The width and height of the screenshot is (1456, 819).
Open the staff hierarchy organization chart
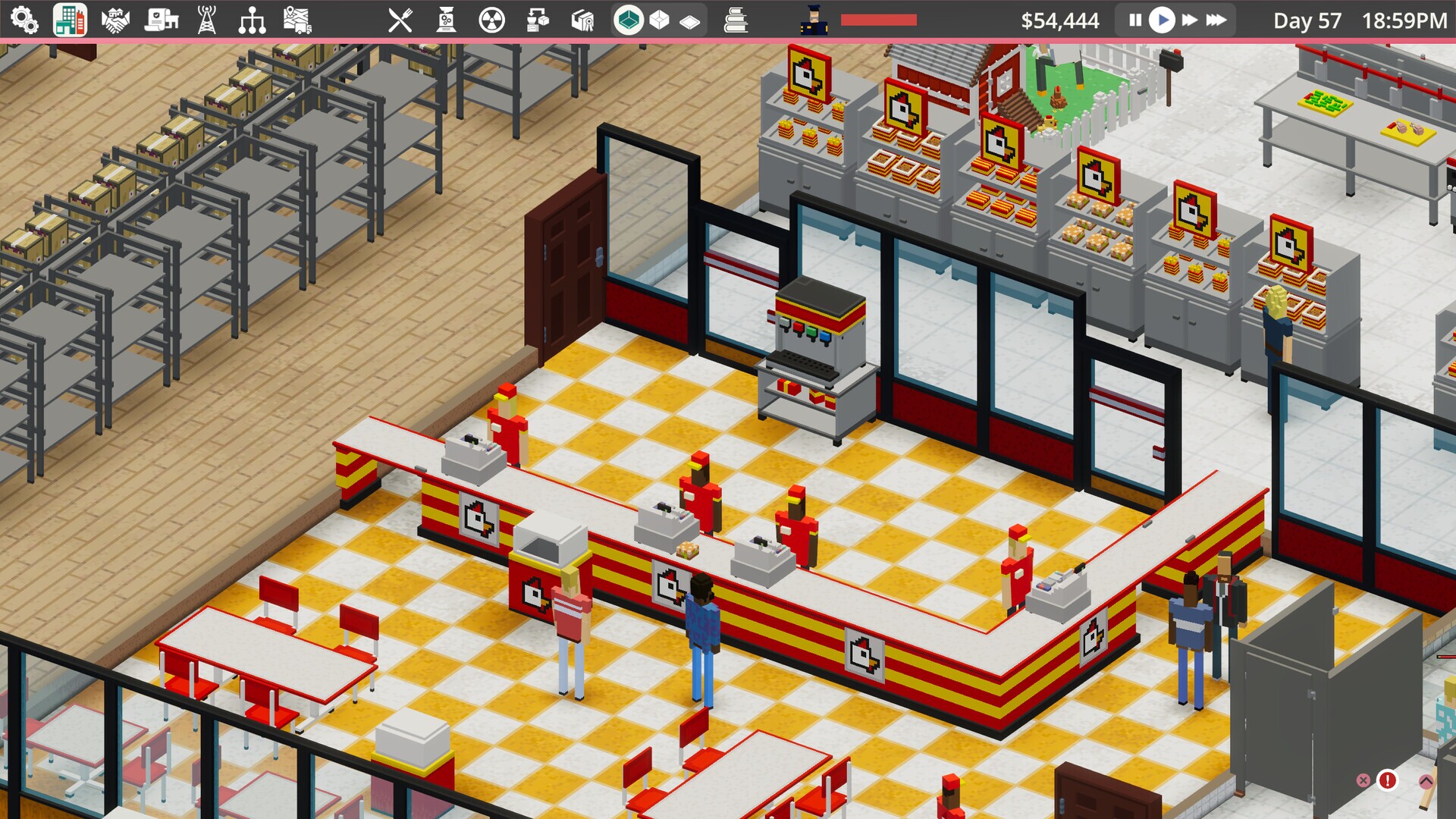252,19
